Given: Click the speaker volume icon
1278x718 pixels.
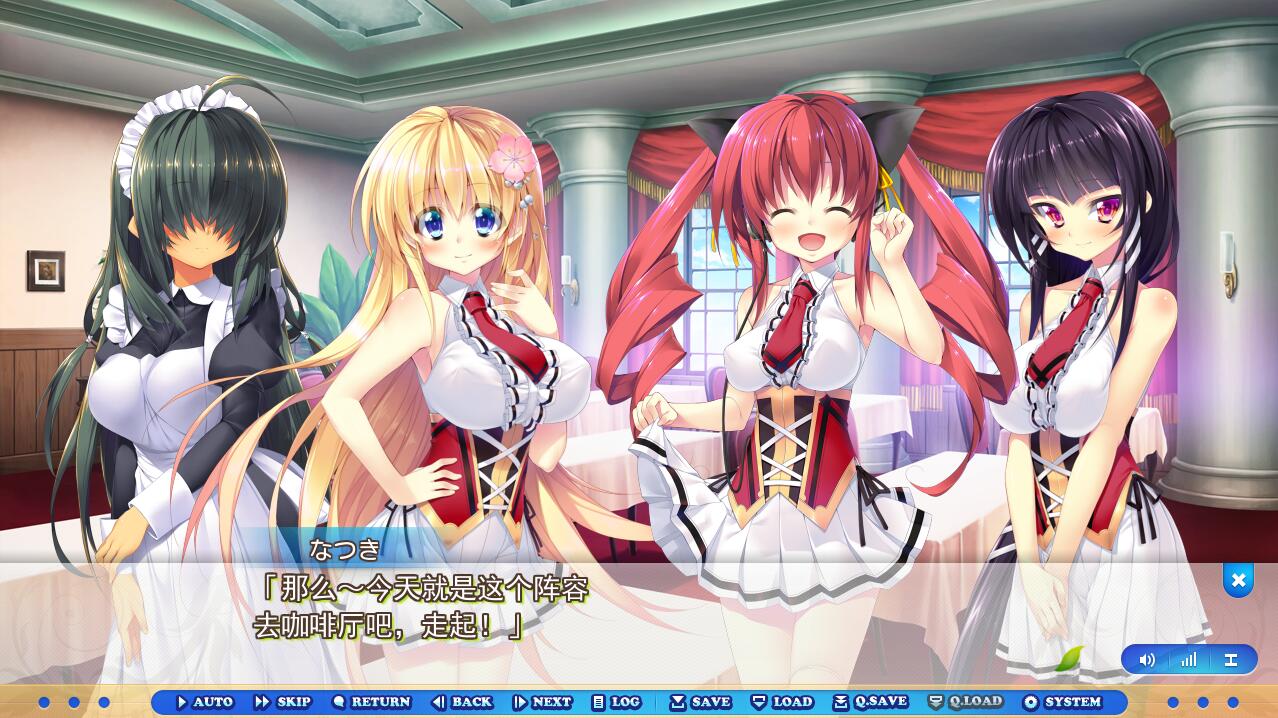Looking at the screenshot, I should pos(1147,660).
